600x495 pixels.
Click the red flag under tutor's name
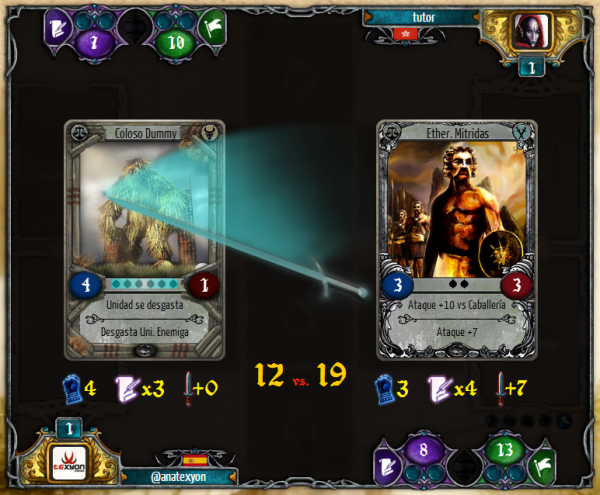[x=404, y=34]
